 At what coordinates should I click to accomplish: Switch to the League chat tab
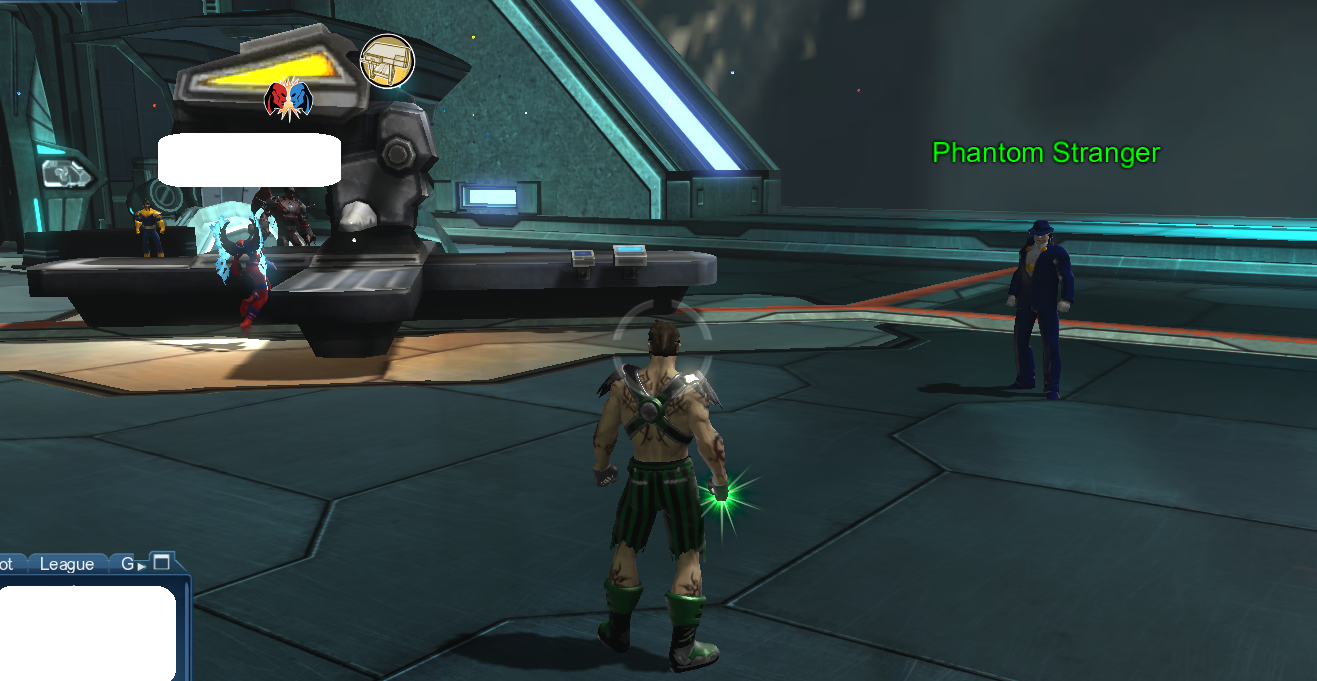(x=67, y=564)
